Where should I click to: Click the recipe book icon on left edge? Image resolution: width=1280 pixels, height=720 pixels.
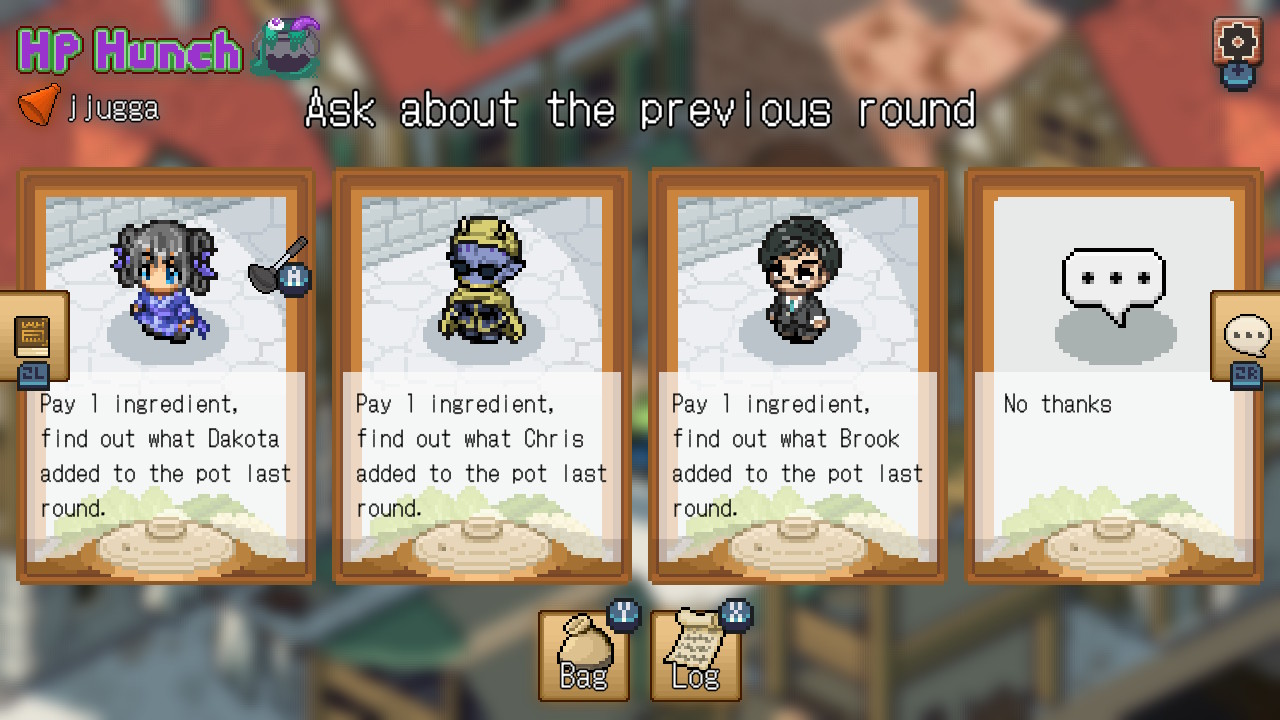click(x=32, y=337)
